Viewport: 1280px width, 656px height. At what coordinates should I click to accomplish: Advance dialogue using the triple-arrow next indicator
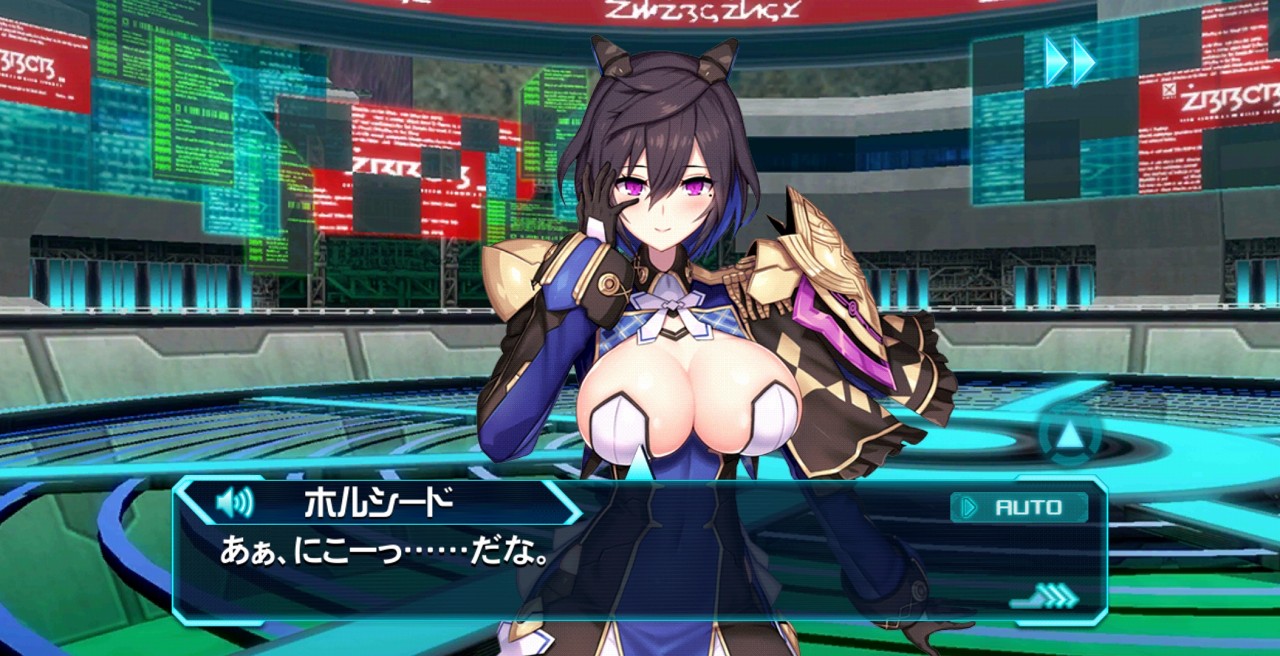1047,597
